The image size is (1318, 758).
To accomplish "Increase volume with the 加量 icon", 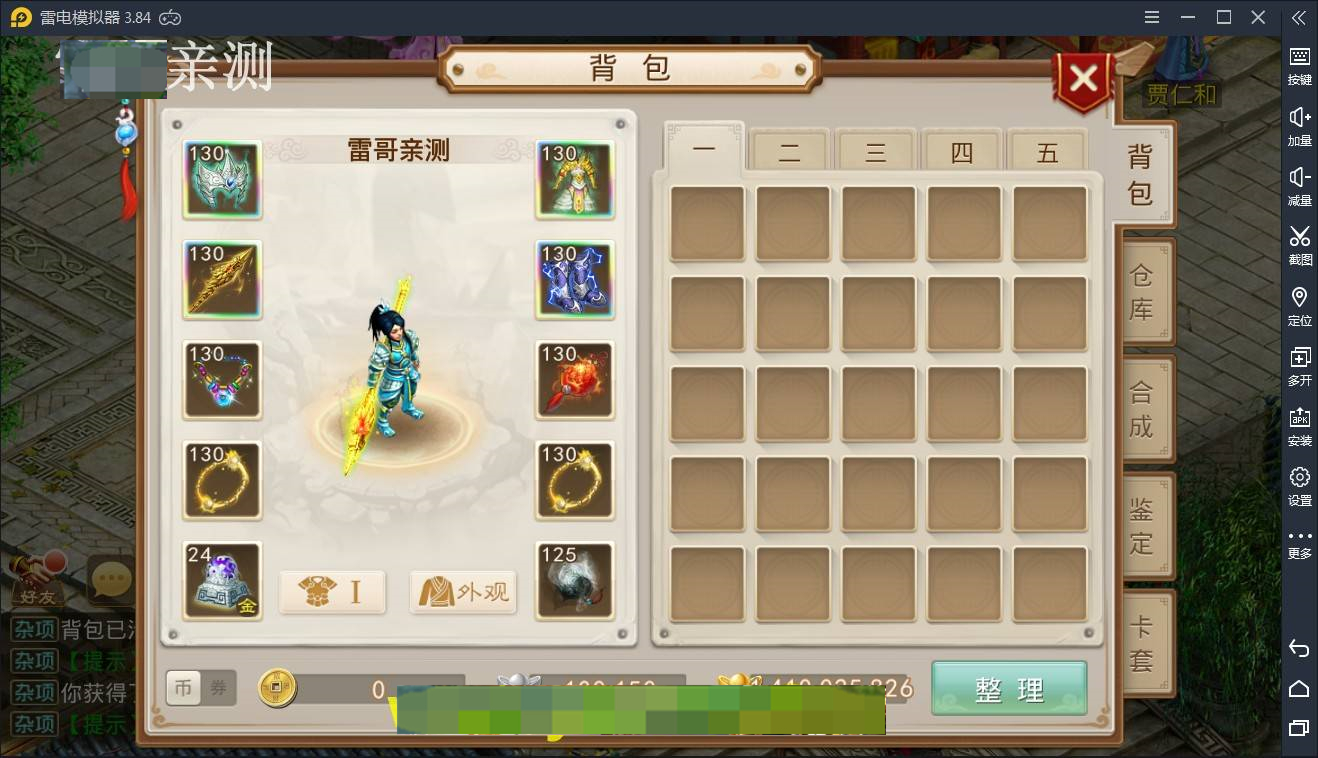I will click(1299, 123).
